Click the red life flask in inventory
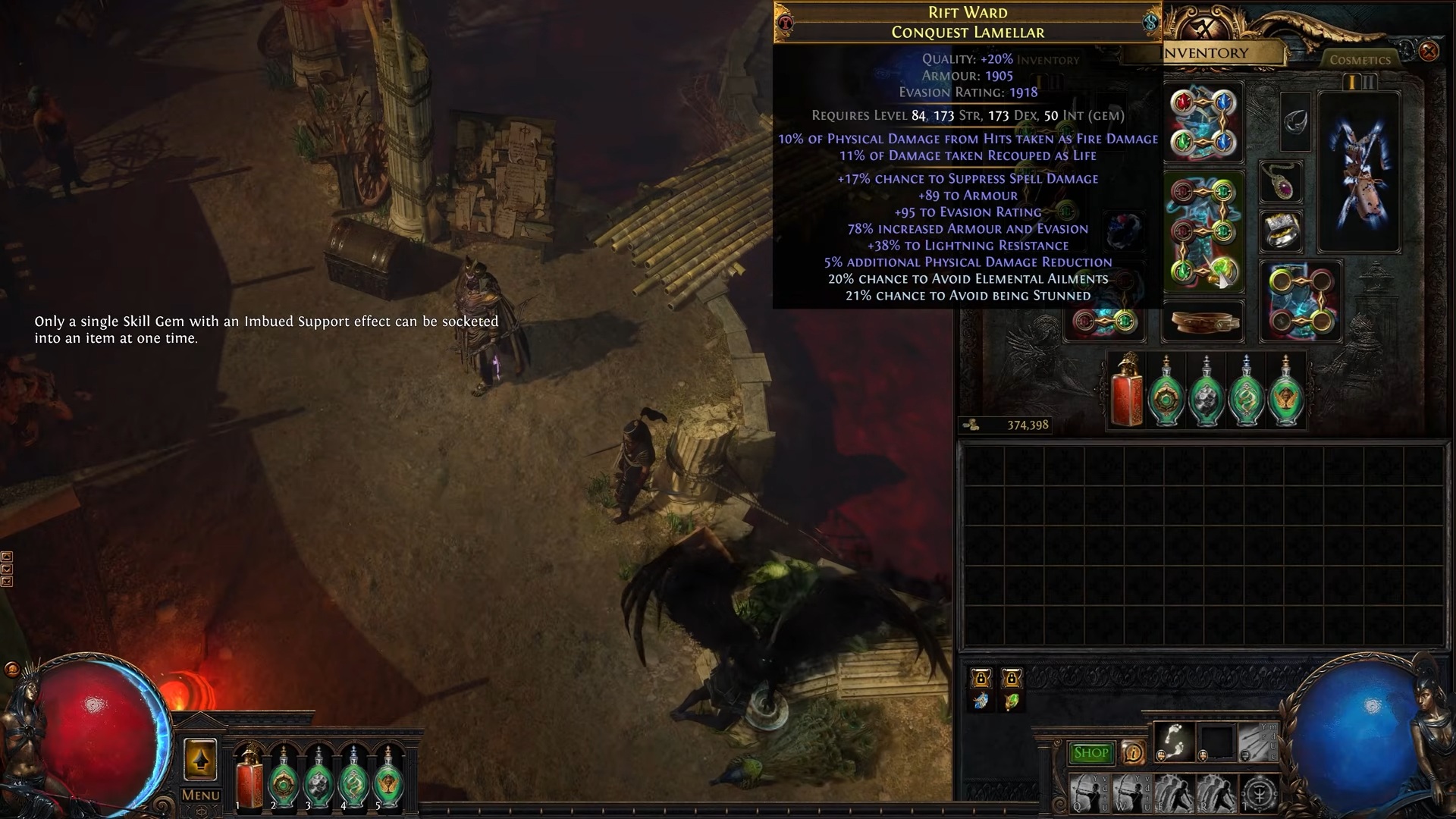 point(1126,393)
